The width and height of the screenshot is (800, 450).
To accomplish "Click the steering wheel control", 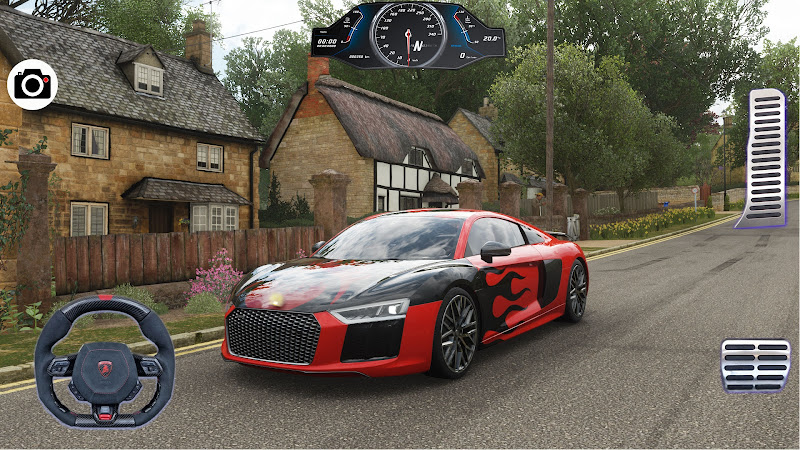I will 104,361.
